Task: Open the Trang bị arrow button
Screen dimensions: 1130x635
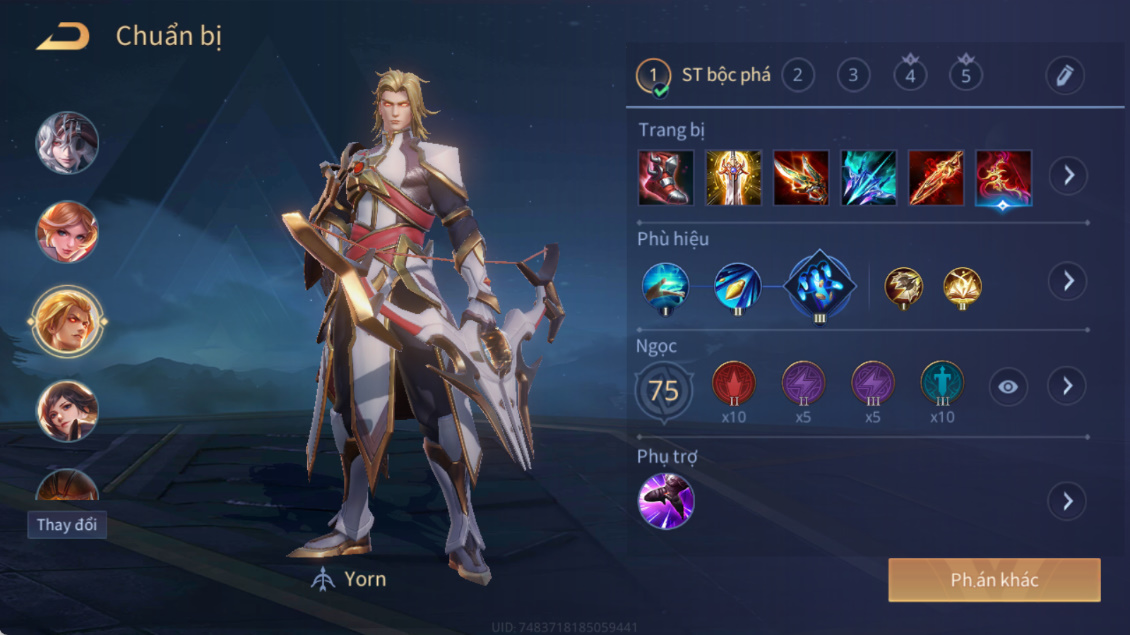Action: [1068, 176]
